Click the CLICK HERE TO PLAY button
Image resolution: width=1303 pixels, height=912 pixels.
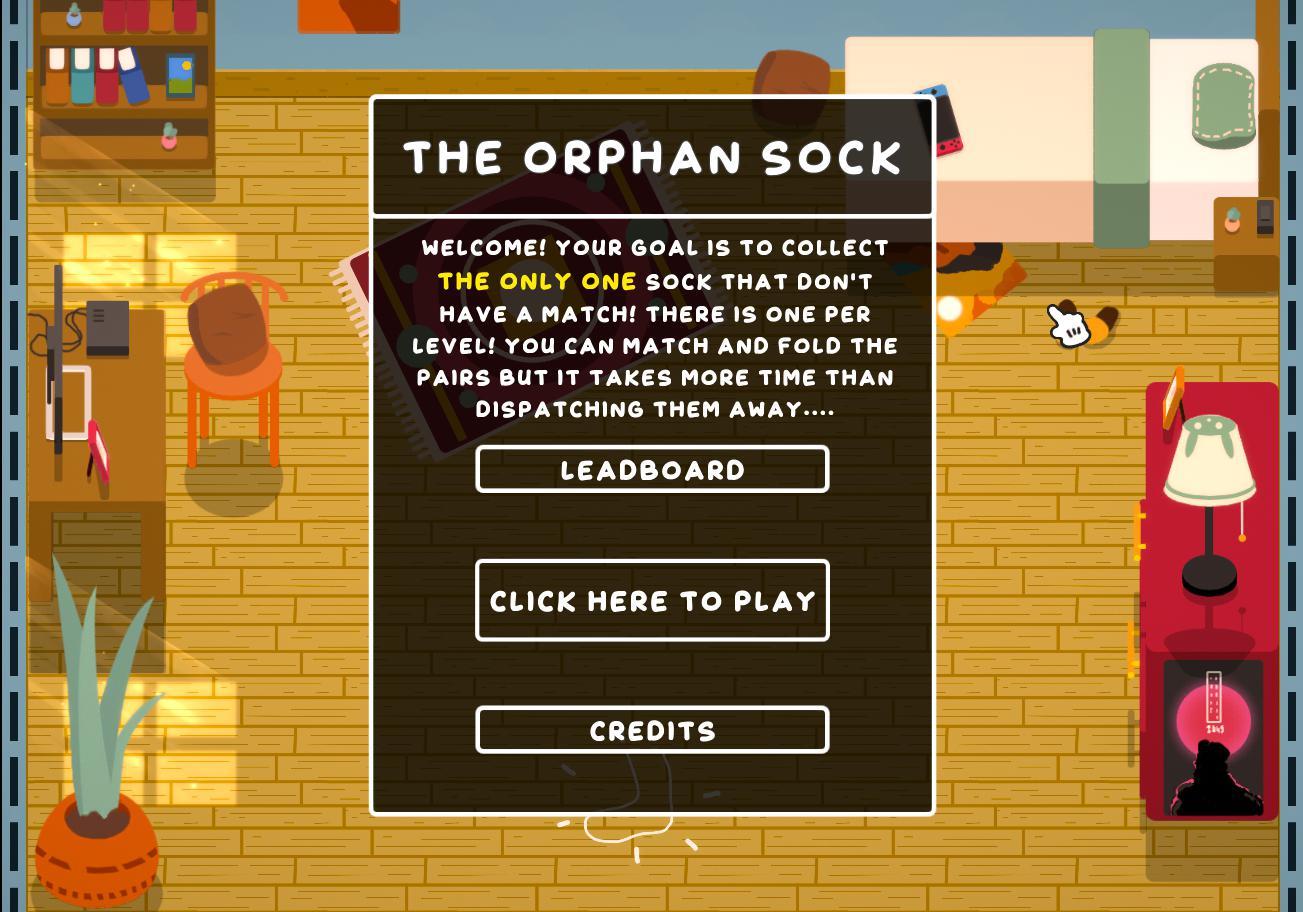(x=652, y=601)
